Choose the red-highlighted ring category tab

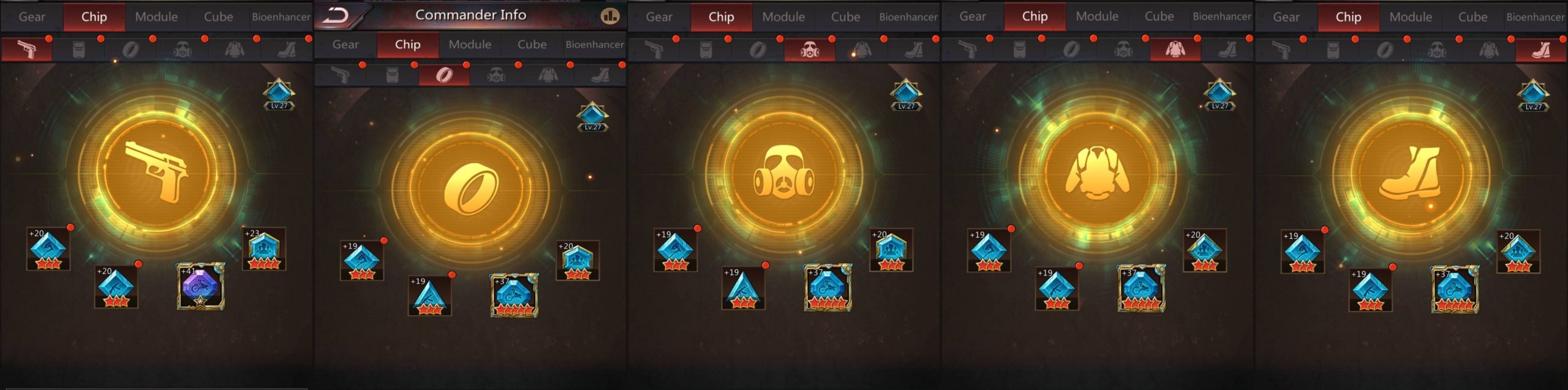click(x=444, y=75)
